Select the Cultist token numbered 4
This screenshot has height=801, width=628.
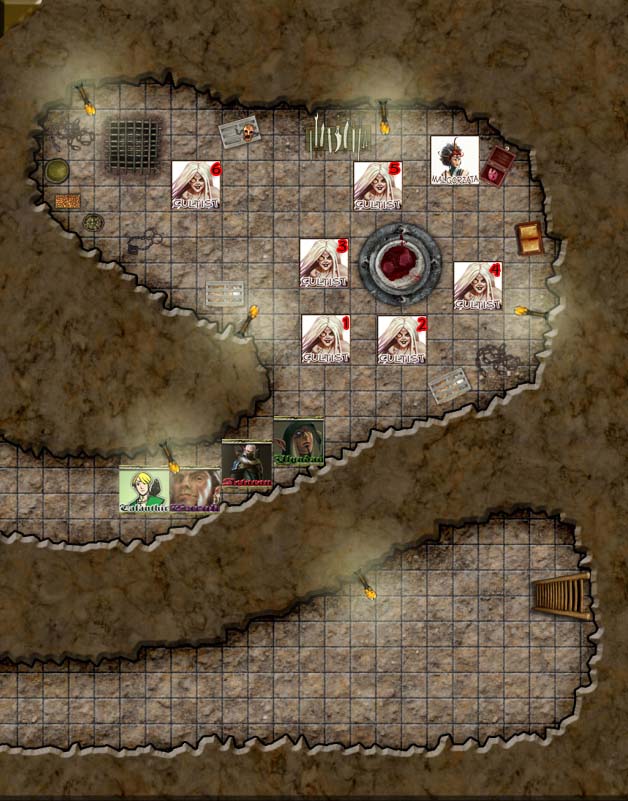(478, 285)
